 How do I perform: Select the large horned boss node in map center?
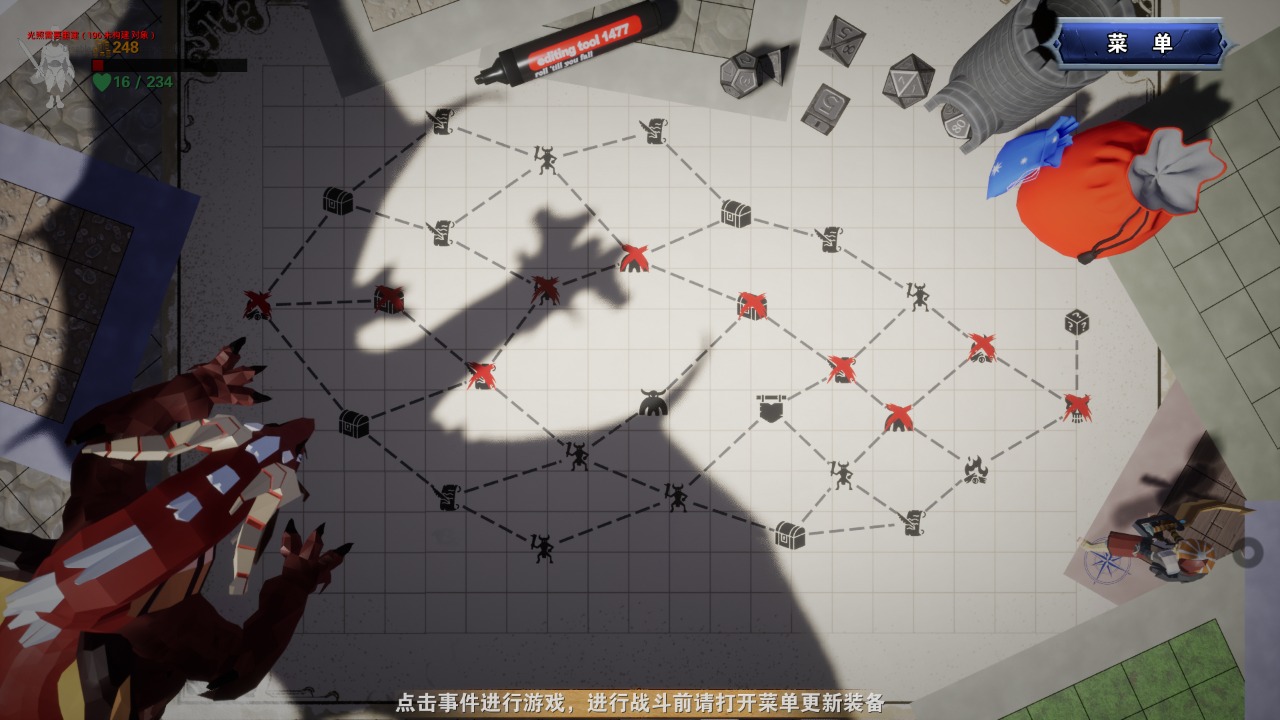(651, 401)
